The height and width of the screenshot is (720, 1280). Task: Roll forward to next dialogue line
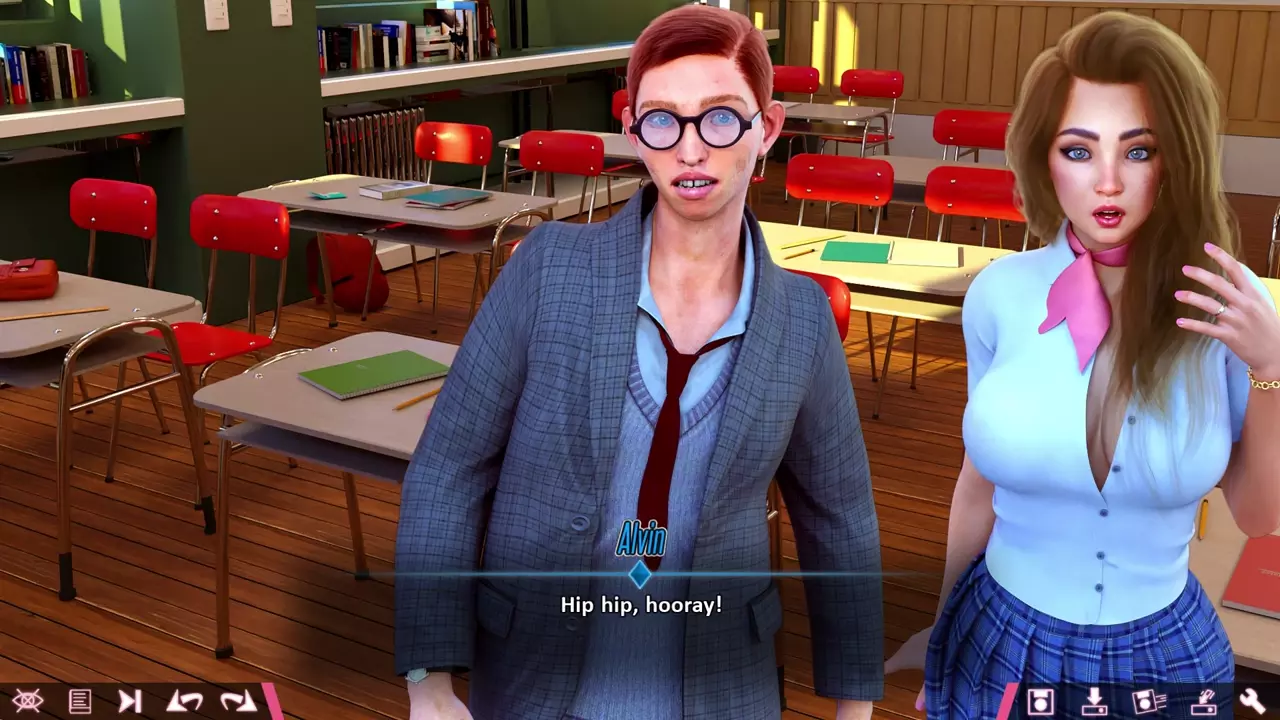tap(238, 701)
